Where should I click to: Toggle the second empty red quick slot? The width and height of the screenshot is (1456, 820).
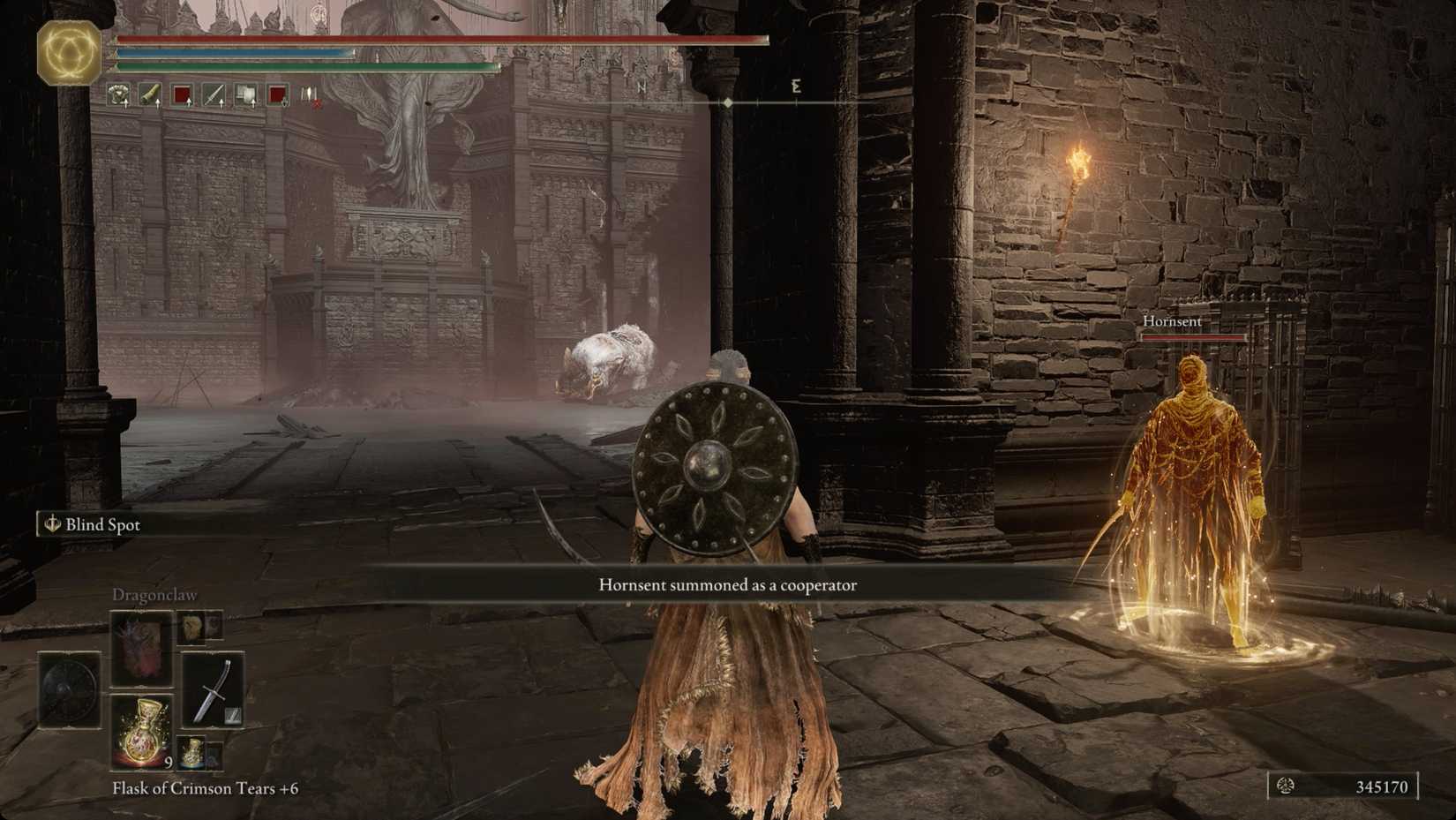(278, 94)
